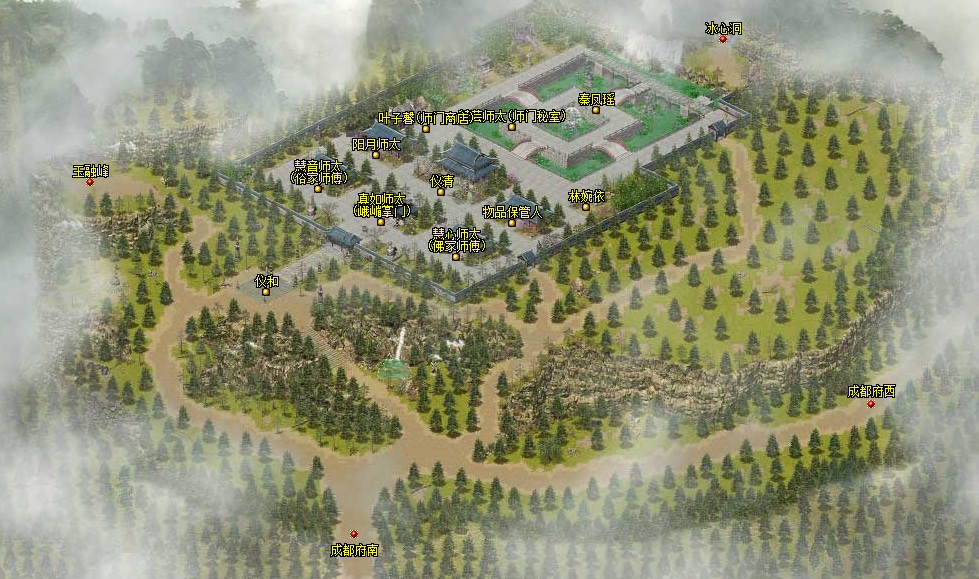Click the 玉融峰 exit marker

pos(90,182)
